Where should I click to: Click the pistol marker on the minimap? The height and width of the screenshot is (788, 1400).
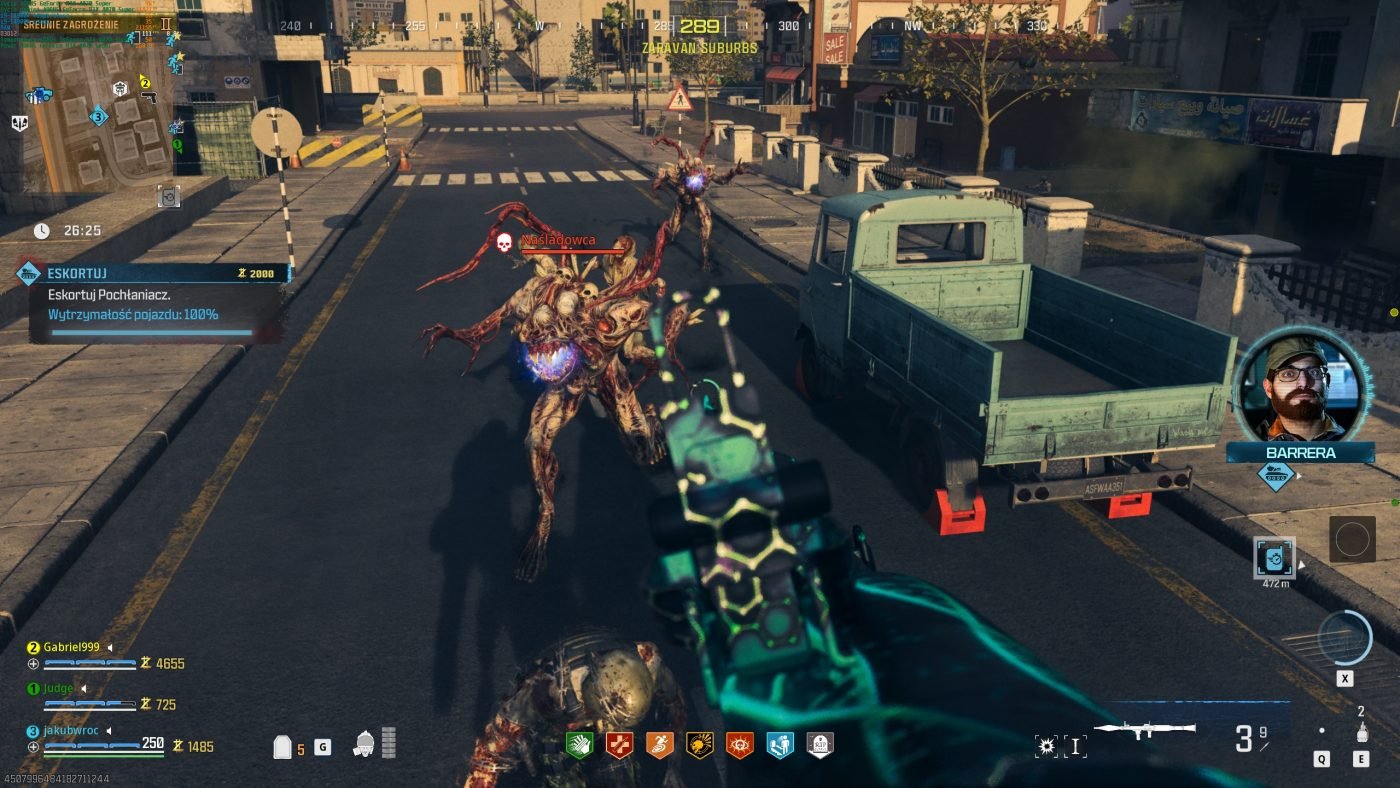[x=148, y=97]
